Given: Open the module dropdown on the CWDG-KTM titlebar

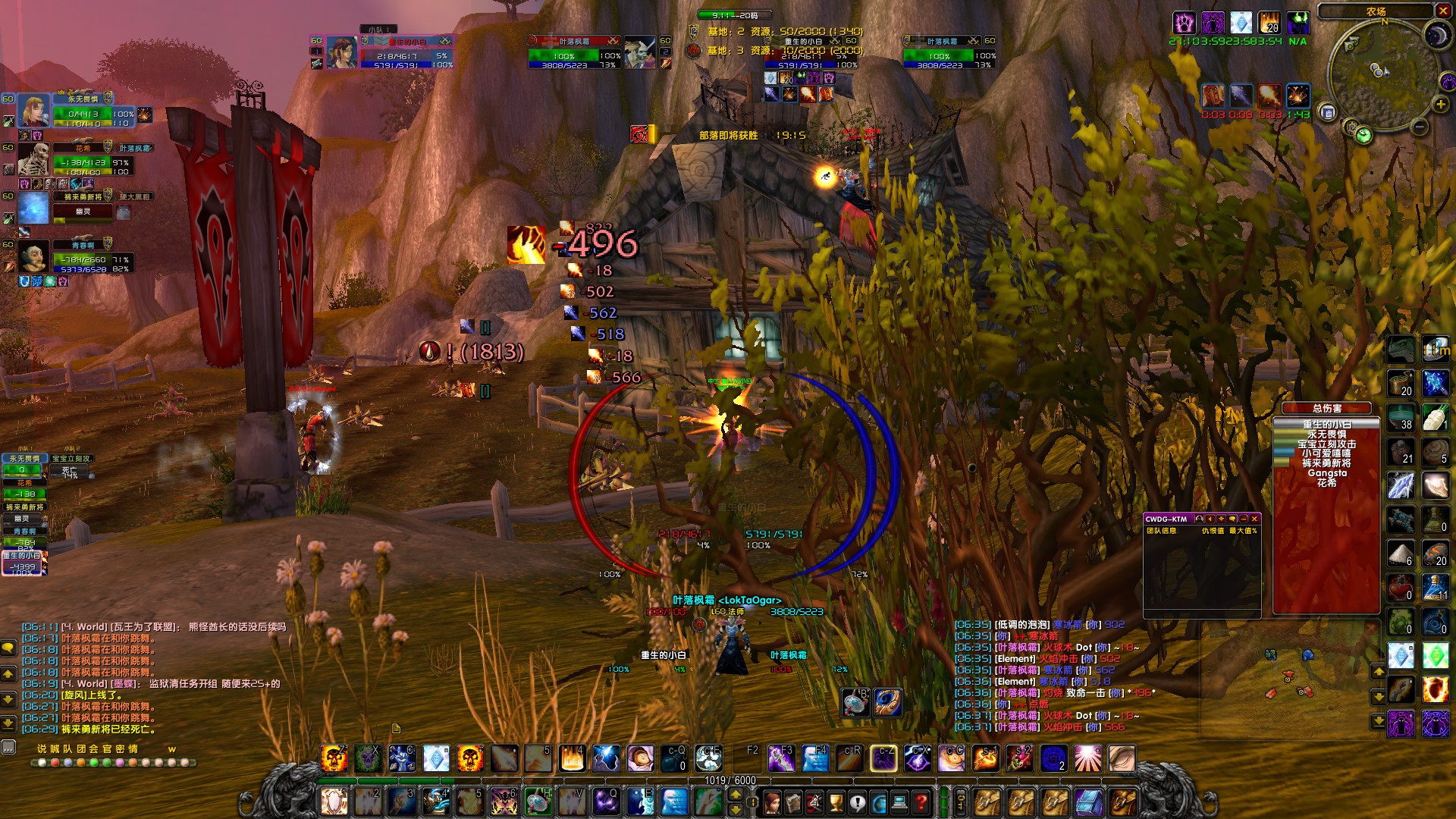Looking at the screenshot, I should click(1221, 519).
